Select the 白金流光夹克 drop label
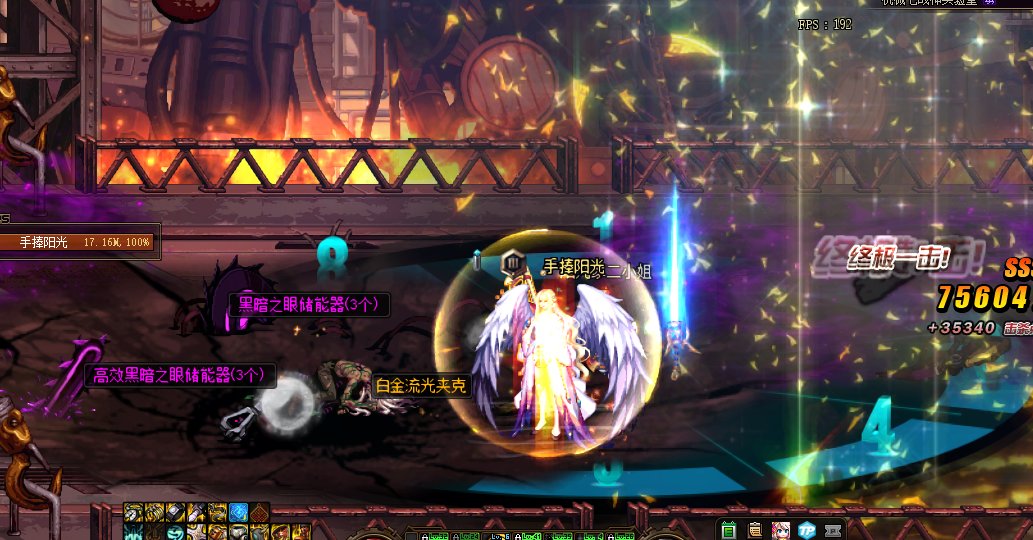 point(421,385)
